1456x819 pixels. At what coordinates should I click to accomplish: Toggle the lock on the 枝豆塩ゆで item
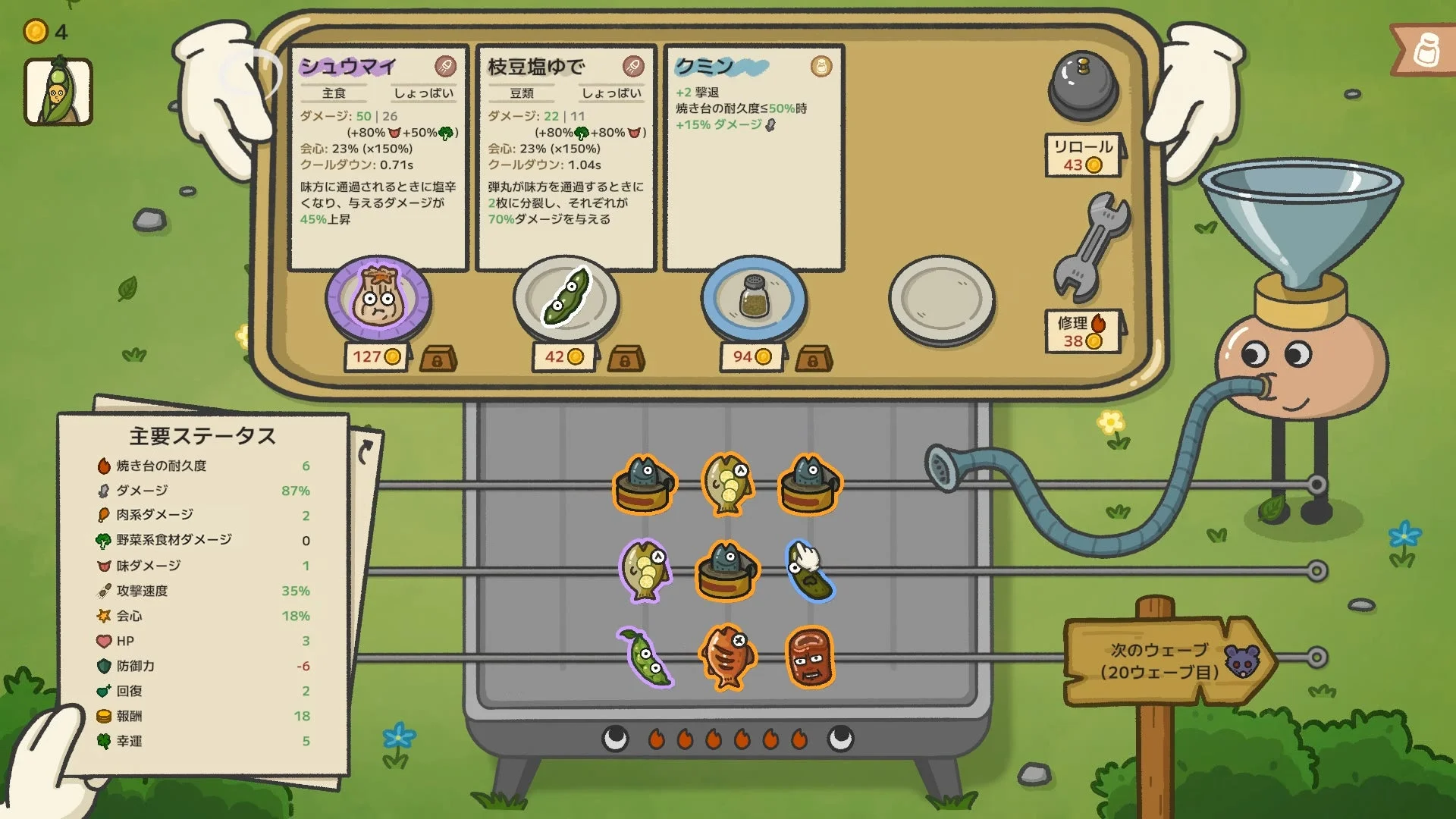[x=624, y=359]
